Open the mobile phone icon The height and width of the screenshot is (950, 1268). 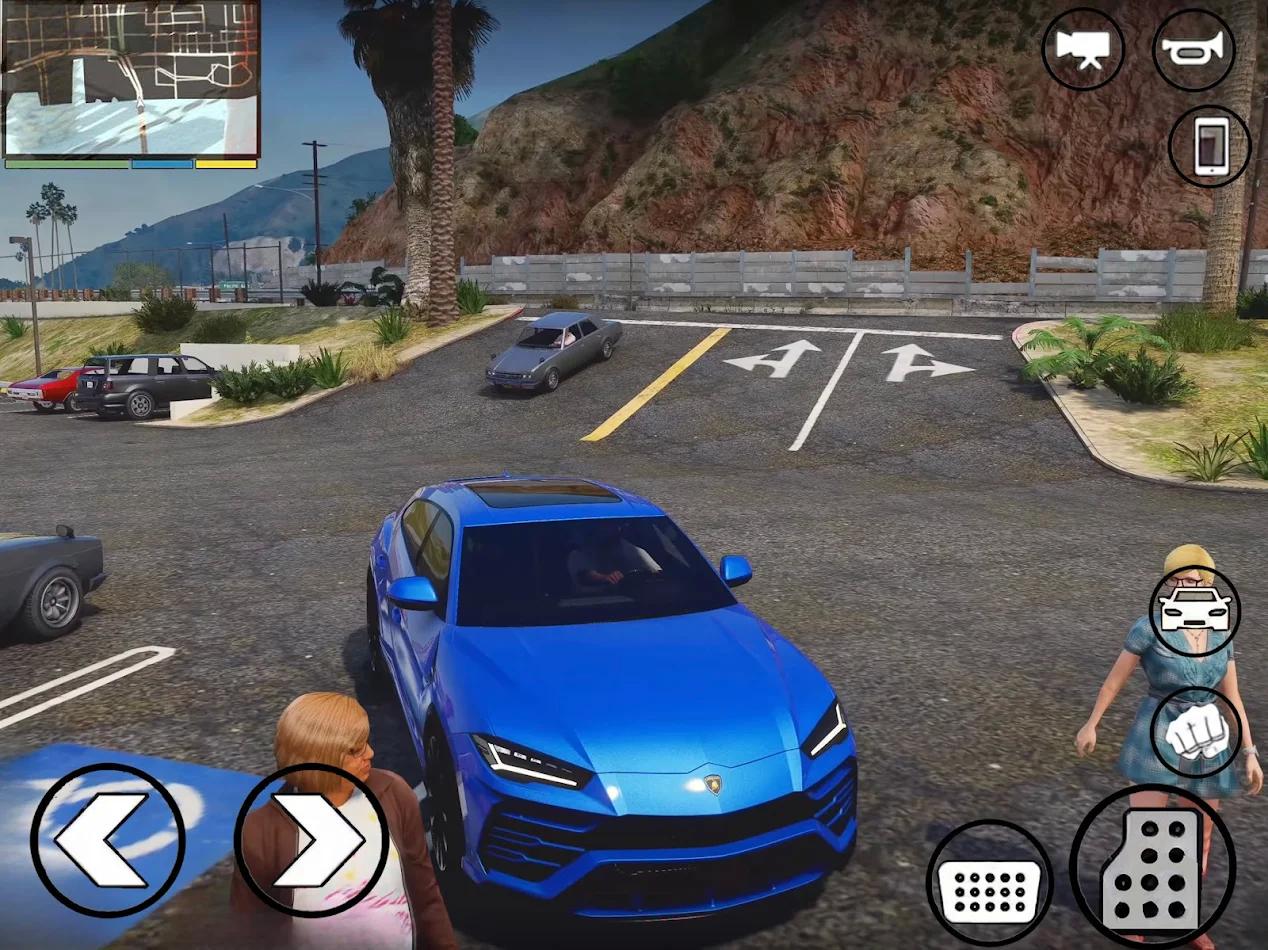click(x=1209, y=146)
